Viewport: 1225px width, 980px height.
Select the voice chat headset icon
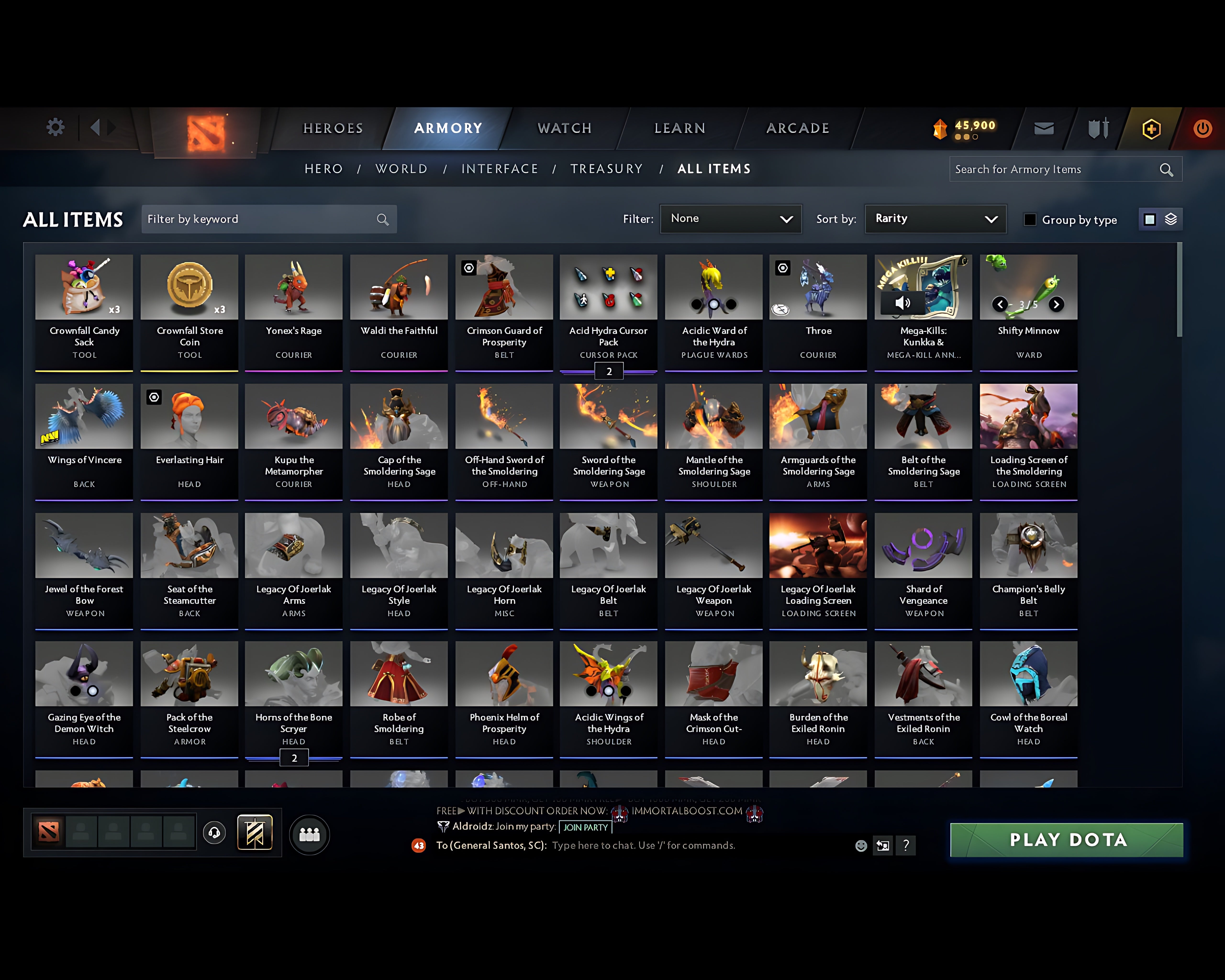pos(215,833)
